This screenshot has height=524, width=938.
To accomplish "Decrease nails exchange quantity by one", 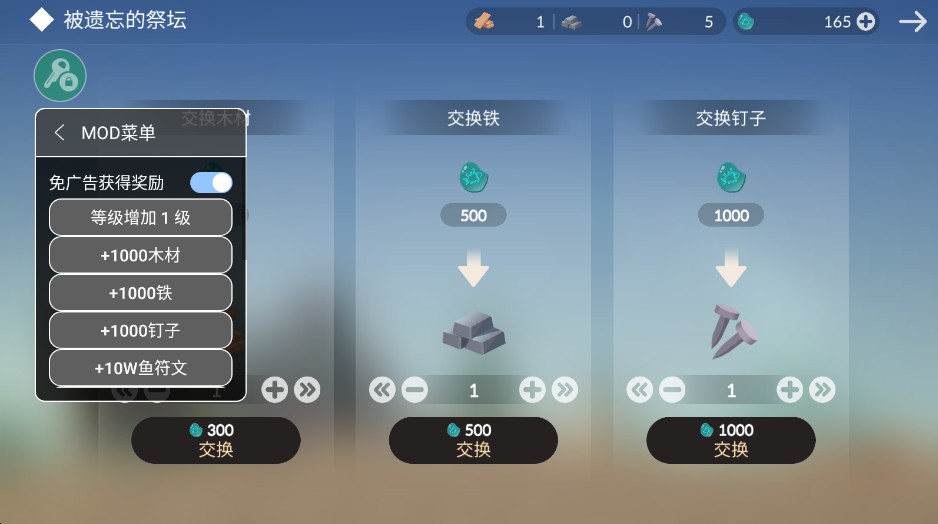I will click(x=672, y=390).
